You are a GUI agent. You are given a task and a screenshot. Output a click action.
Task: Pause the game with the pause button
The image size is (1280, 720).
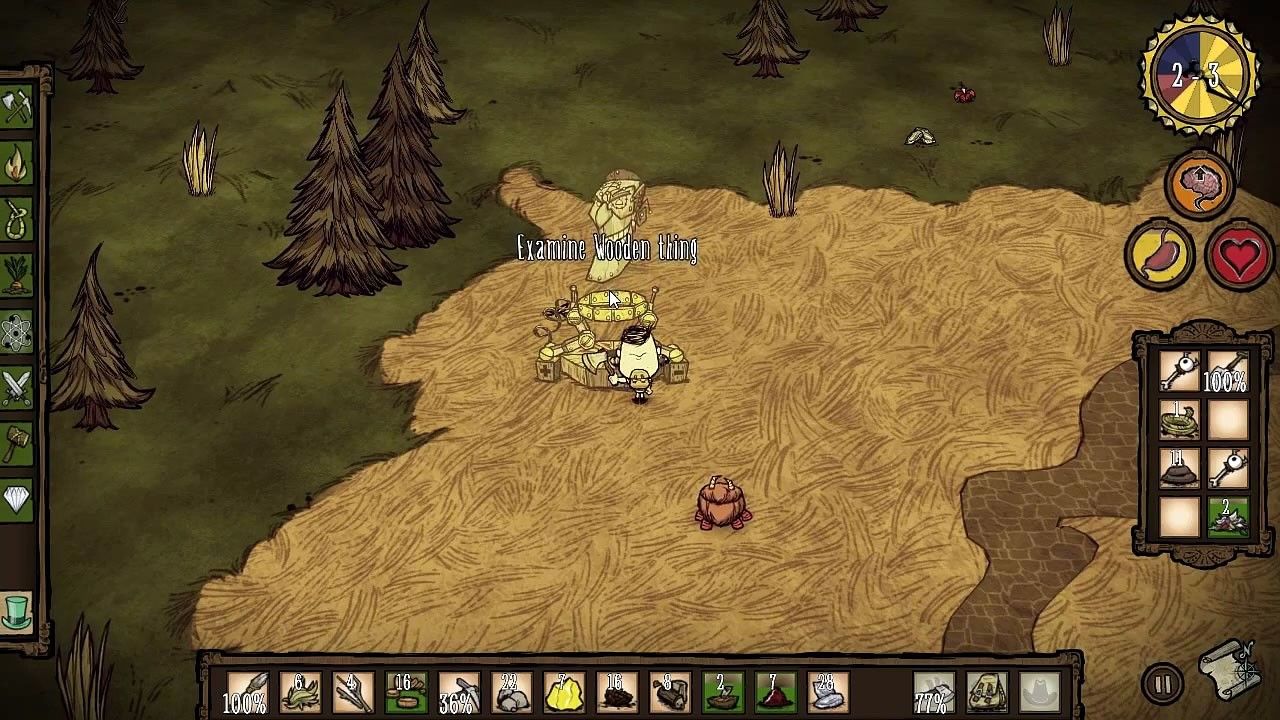point(1162,685)
